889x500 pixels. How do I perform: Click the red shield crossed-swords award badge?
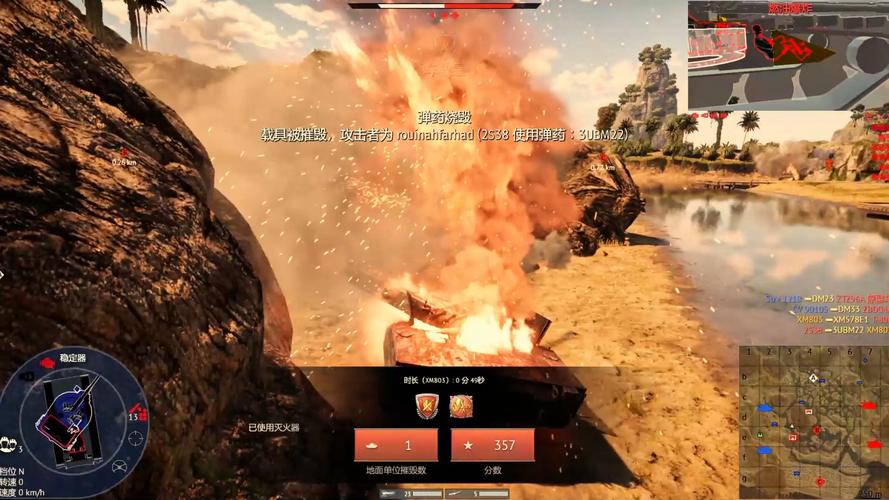427,405
